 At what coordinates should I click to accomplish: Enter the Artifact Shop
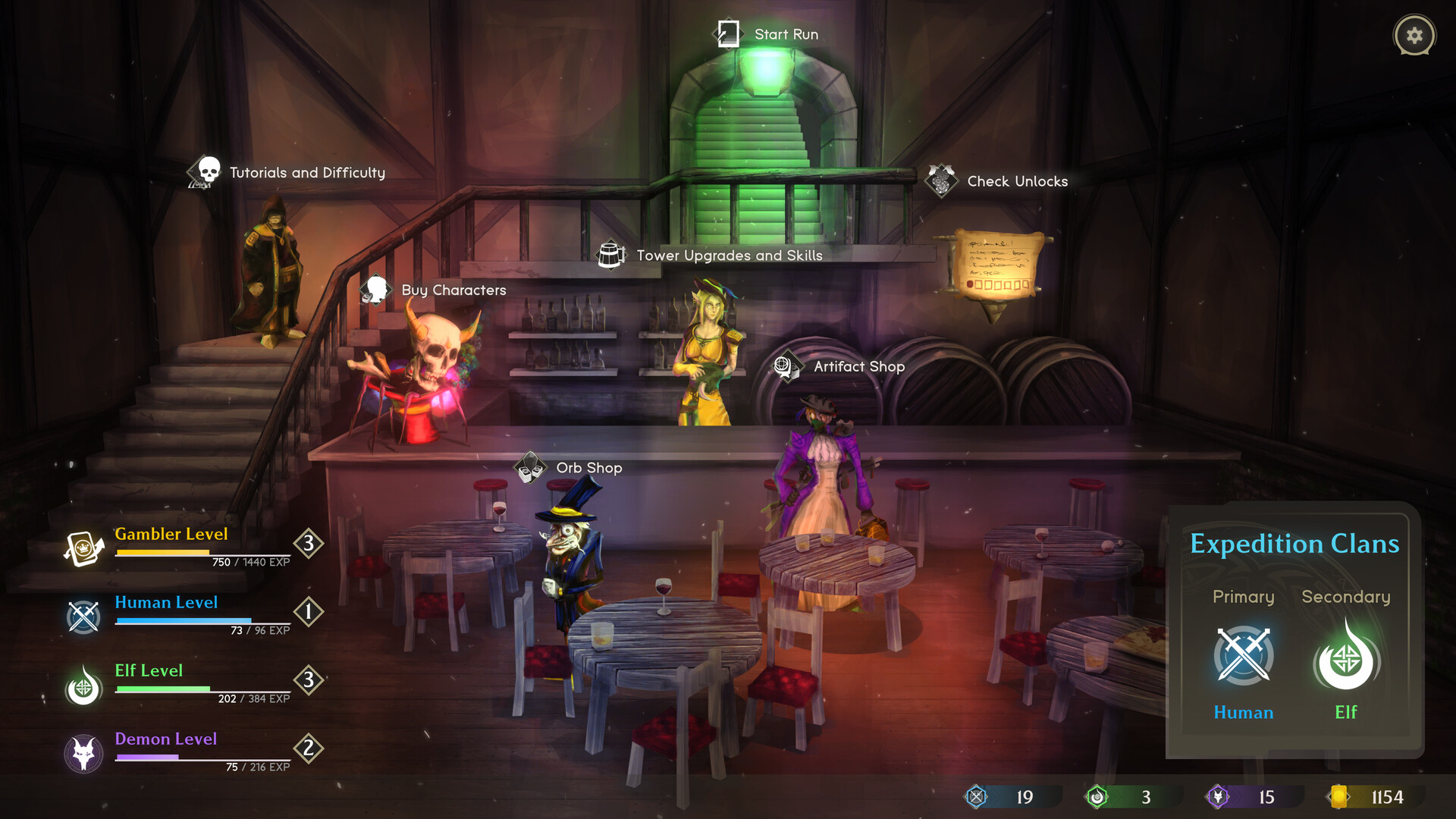point(858,366)
